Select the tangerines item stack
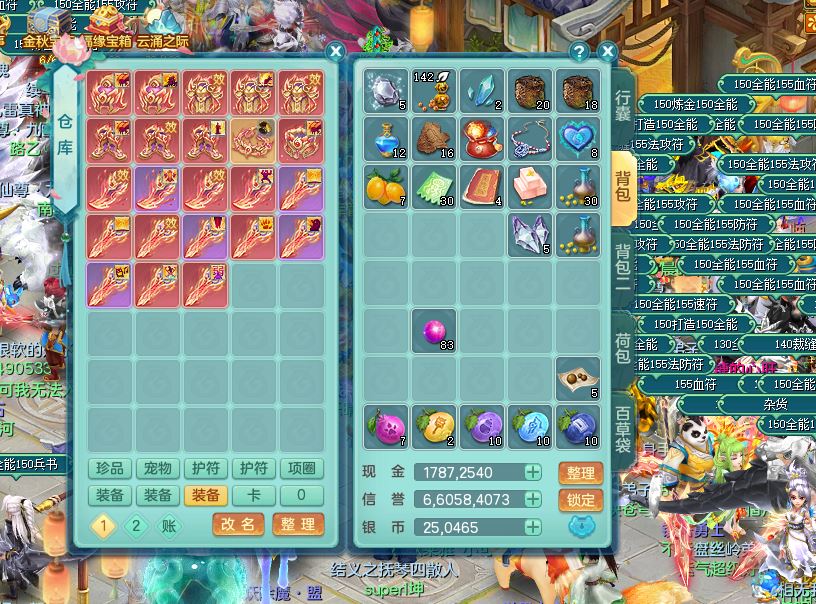 coord(386,187)
